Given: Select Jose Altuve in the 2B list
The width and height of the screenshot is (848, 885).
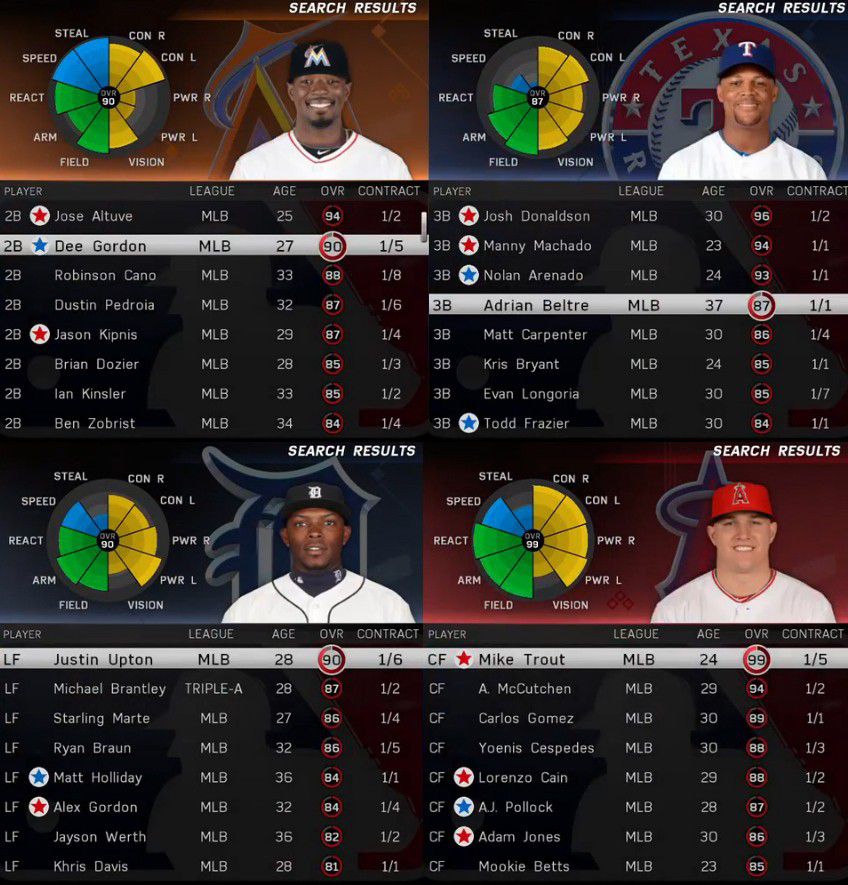Looking at the screenshot, I should tap(93, 216).
